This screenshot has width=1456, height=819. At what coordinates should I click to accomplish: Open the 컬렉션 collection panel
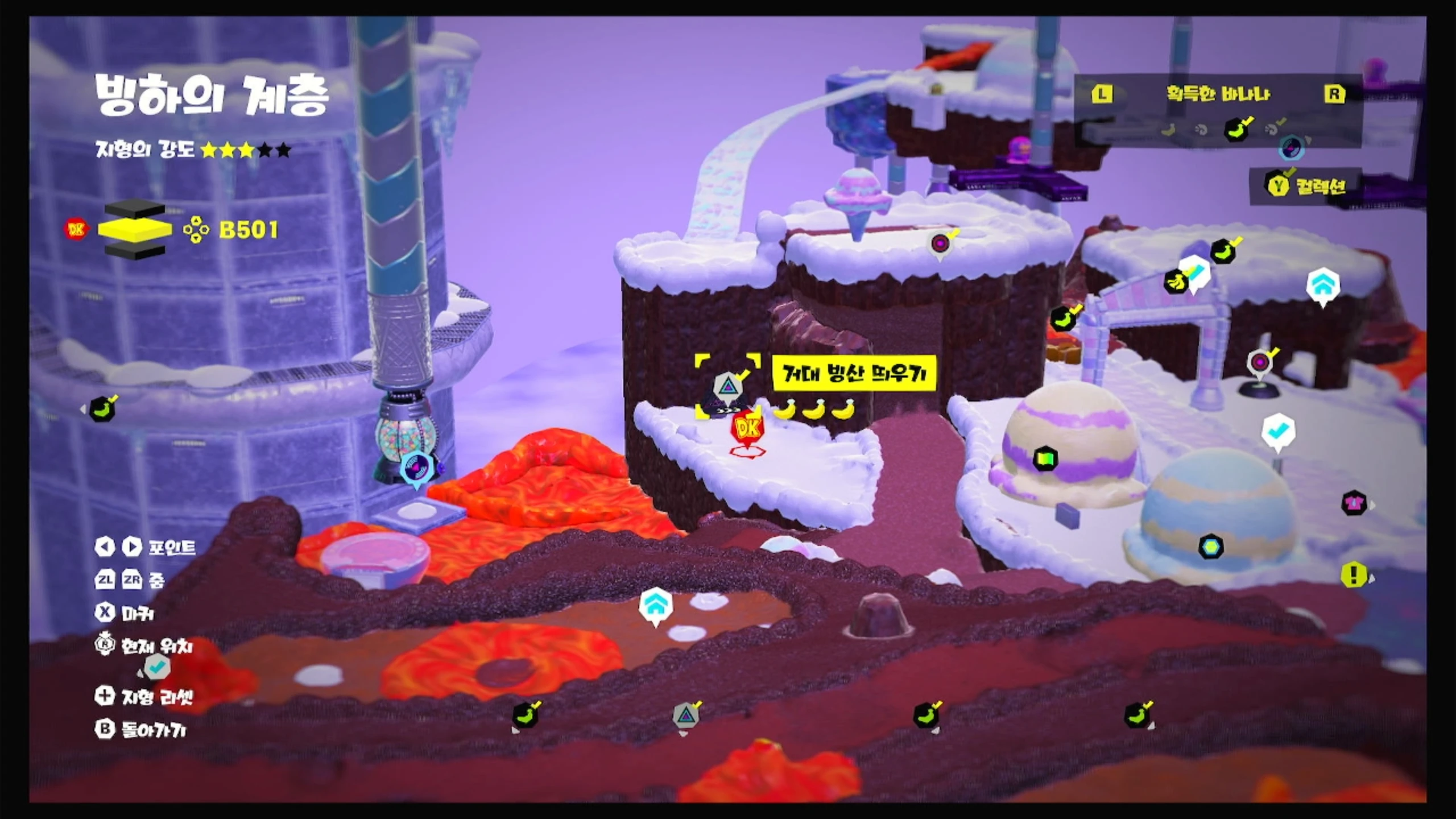[x=1307, y=186]
